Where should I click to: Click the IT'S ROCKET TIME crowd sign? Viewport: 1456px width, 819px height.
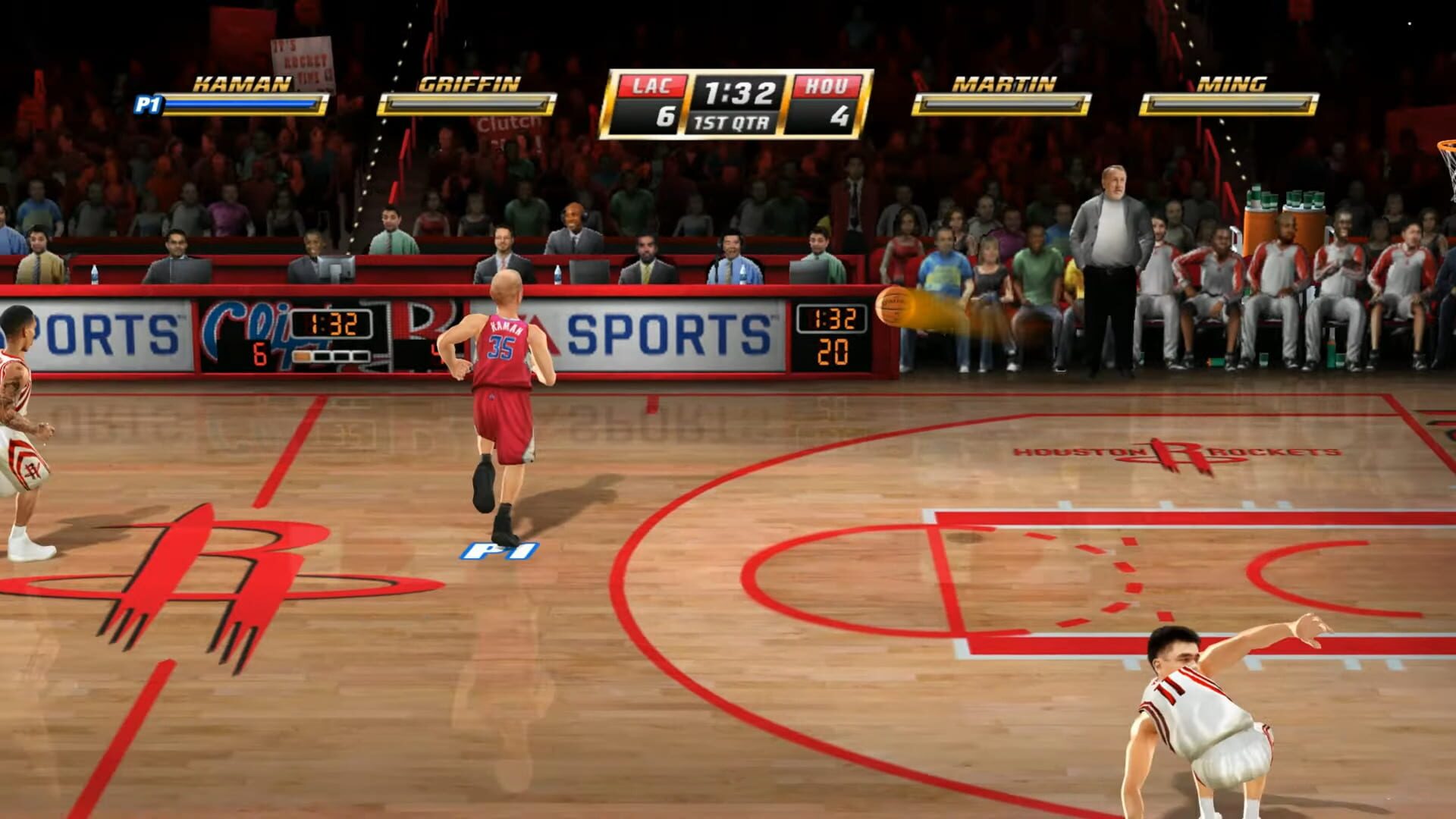(302, 57)
